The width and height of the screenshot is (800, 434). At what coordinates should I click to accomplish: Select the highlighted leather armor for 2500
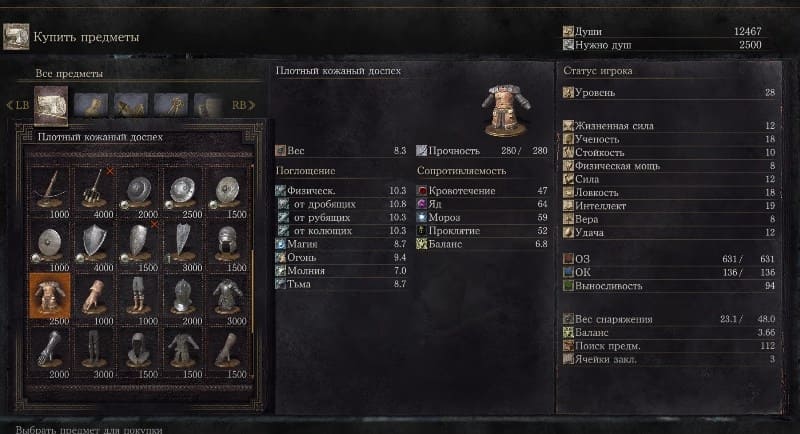coord(49,295)
